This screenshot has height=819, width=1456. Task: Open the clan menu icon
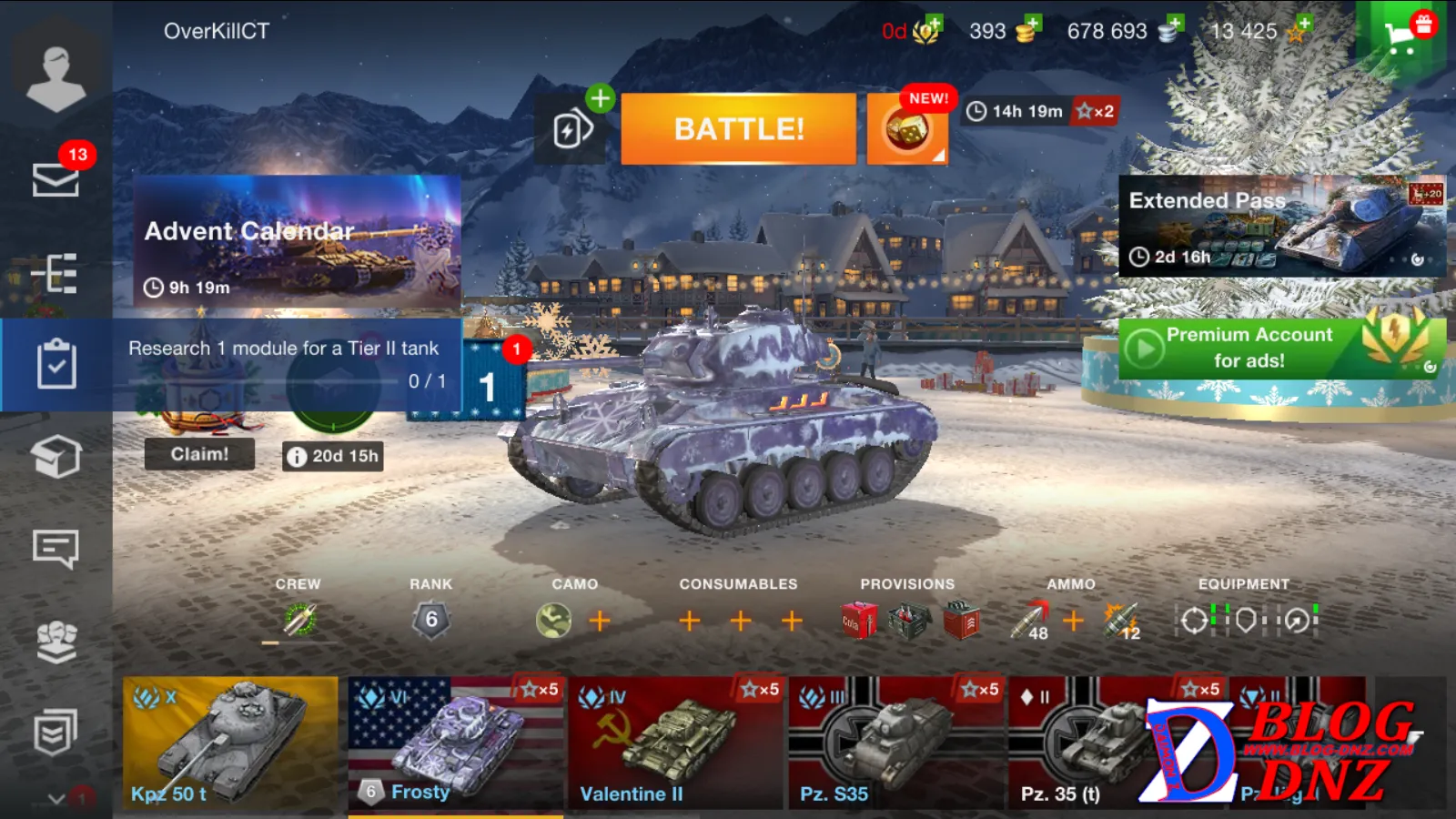tap(56, 642)
